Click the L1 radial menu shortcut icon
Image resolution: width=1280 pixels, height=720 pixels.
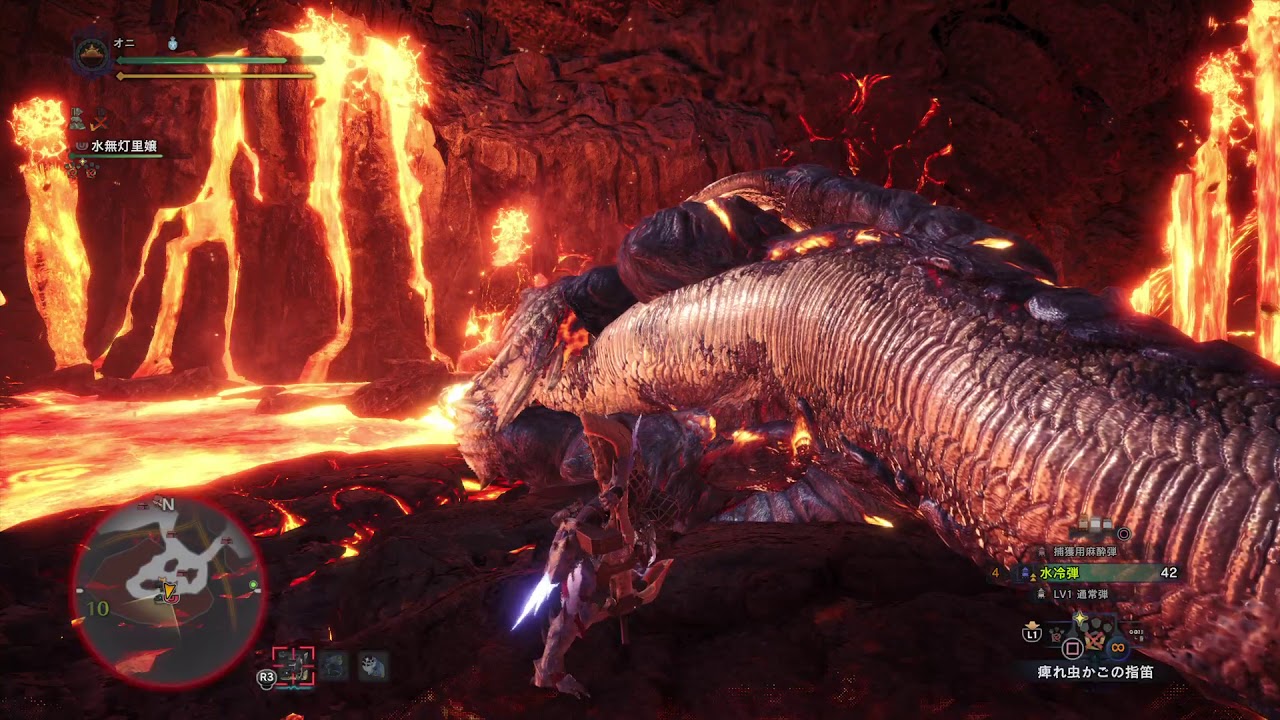tap(1031, 635)
